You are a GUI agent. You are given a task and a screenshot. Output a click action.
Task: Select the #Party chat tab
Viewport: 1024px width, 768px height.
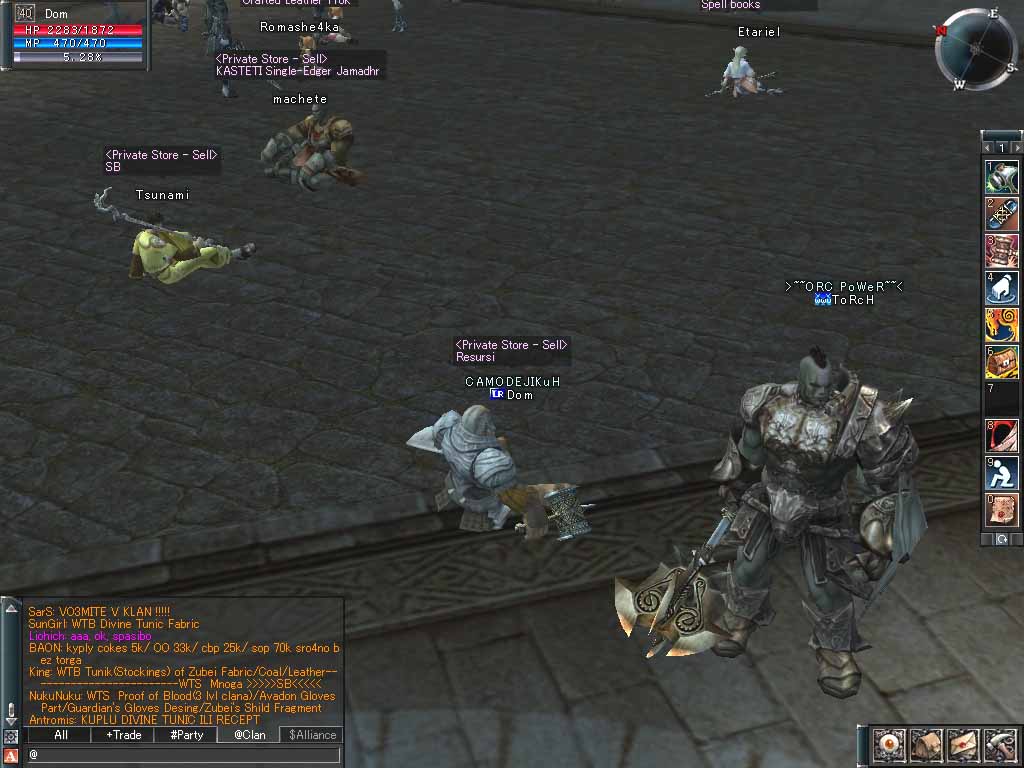point(186,735)
